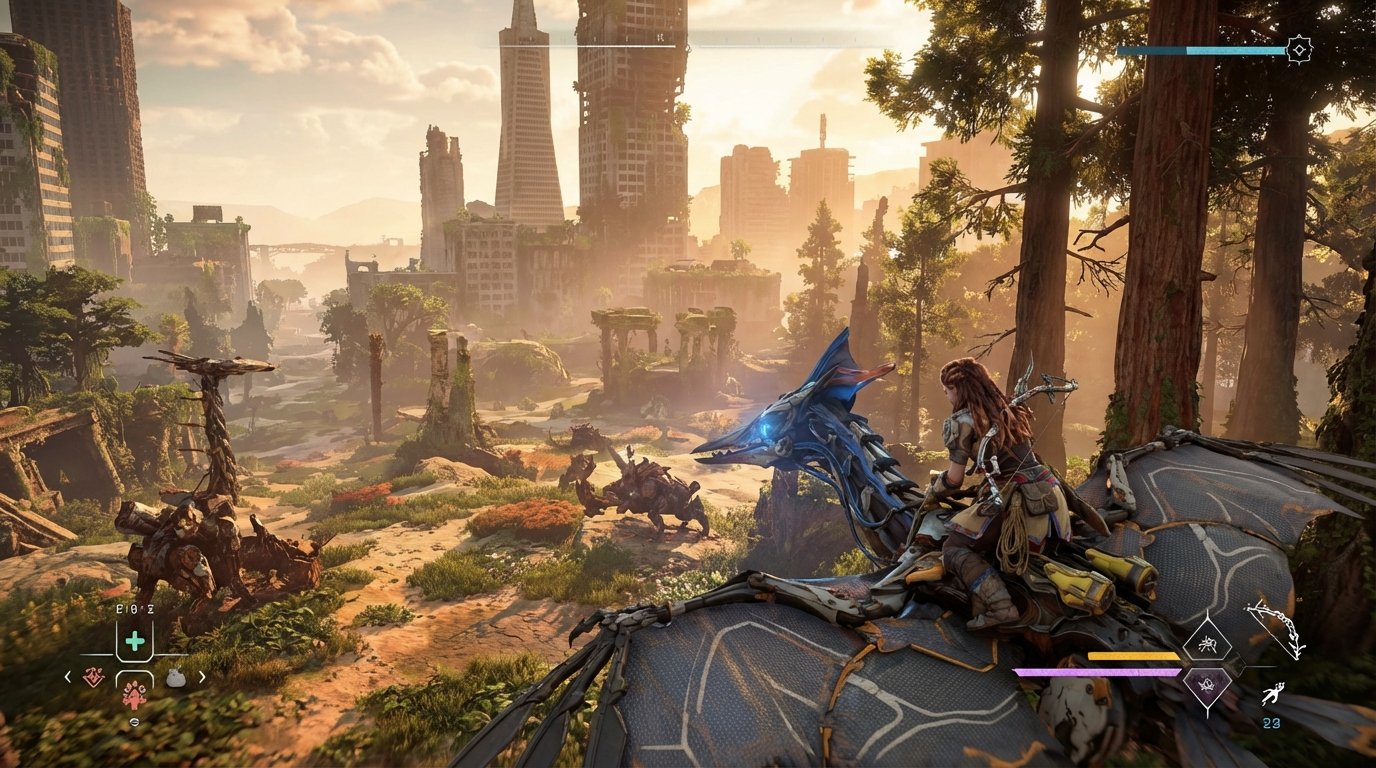Select the upper arrow ammo diamond icon
The height and width of the screenshot is (768, 1376).
coord(1206,643)
